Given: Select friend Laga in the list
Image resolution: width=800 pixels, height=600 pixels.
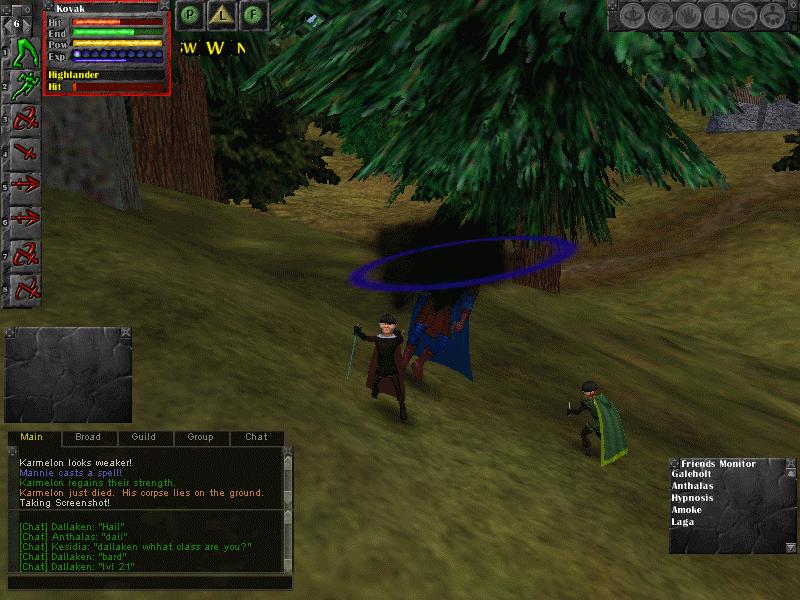Looking at the screenshot, I should tap(682, 522).
